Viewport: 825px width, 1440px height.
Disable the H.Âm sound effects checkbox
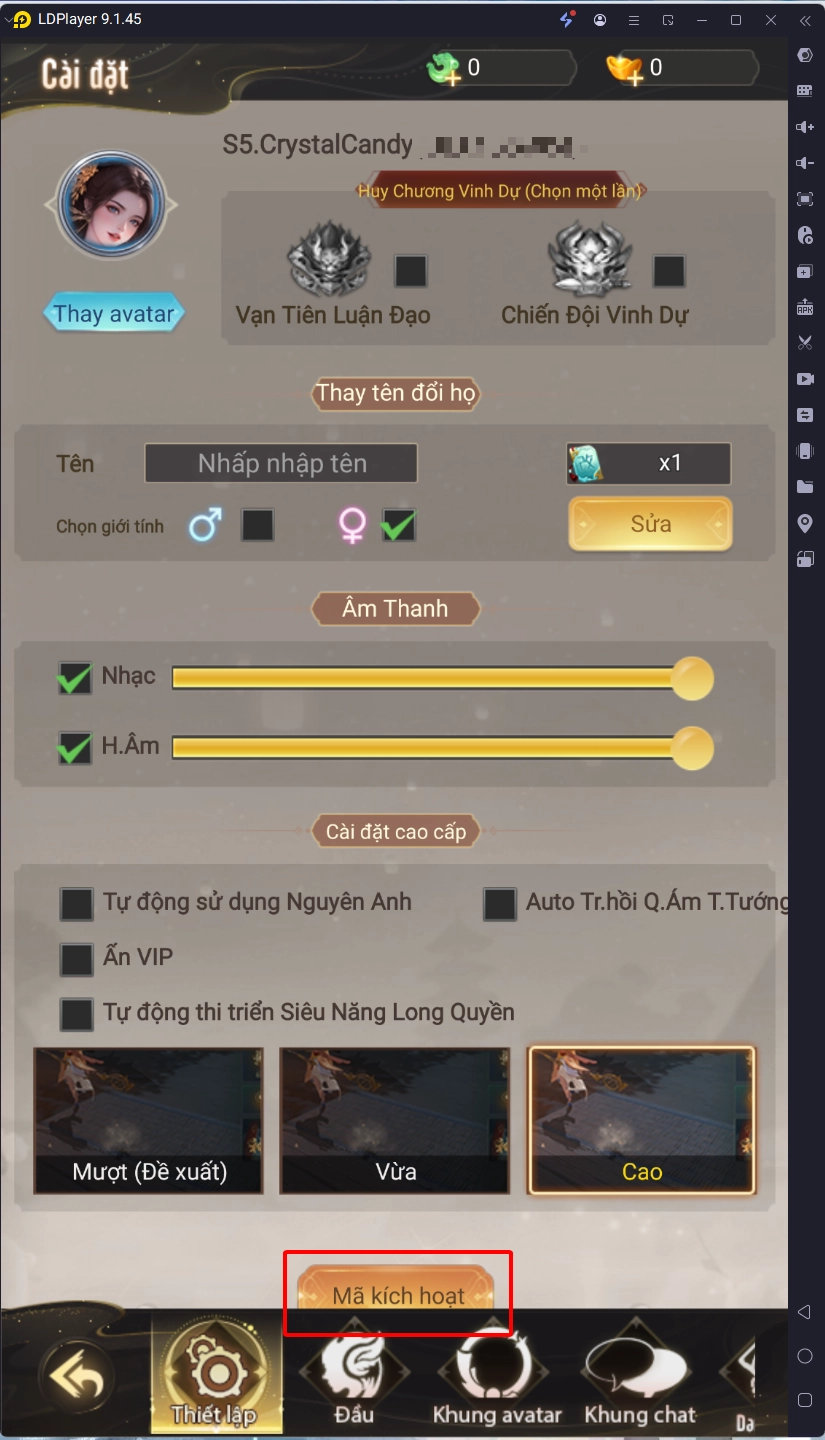(75, 747)
